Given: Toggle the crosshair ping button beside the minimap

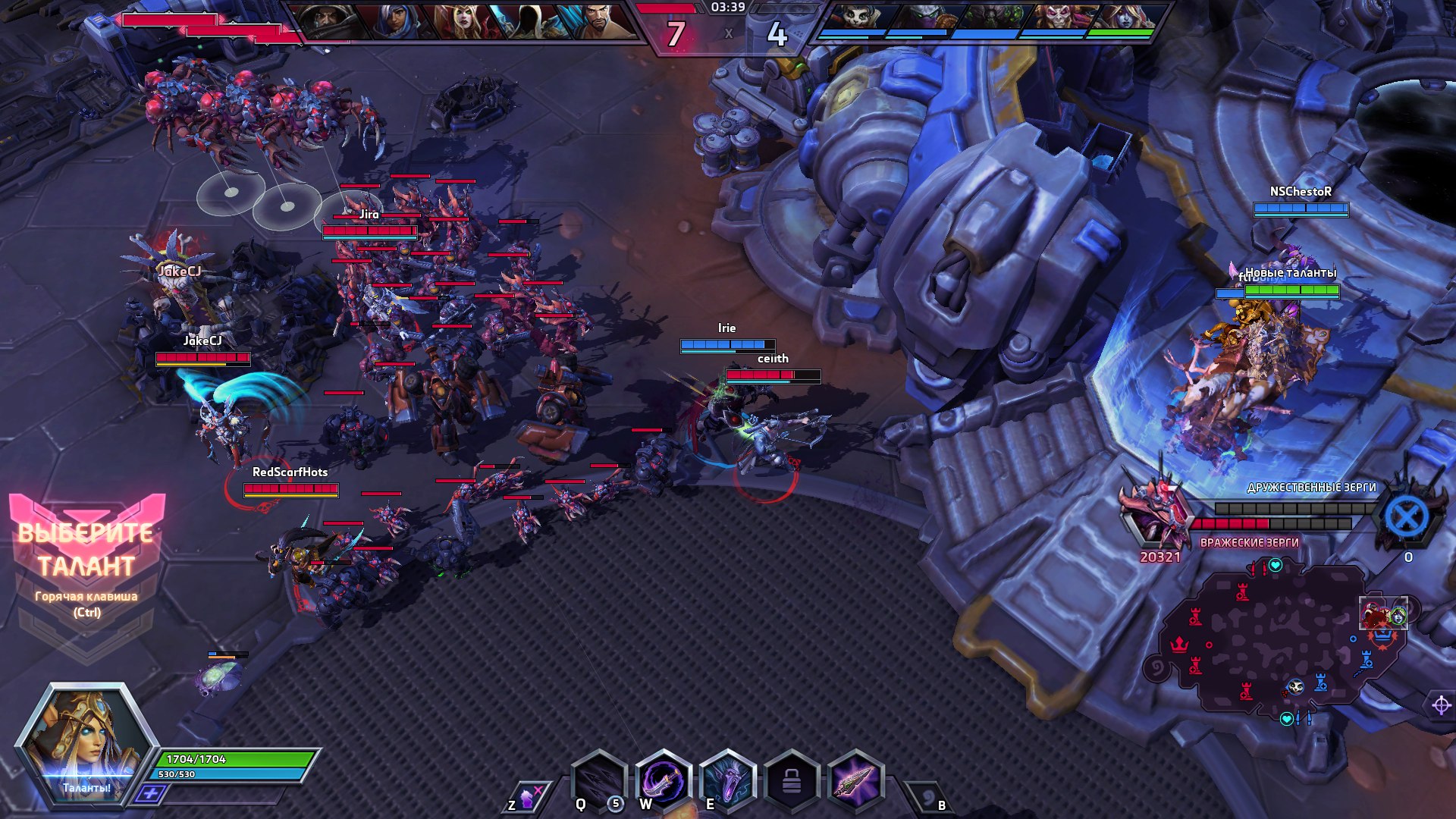Looking at the screenshot, I should coord(1441,705).
